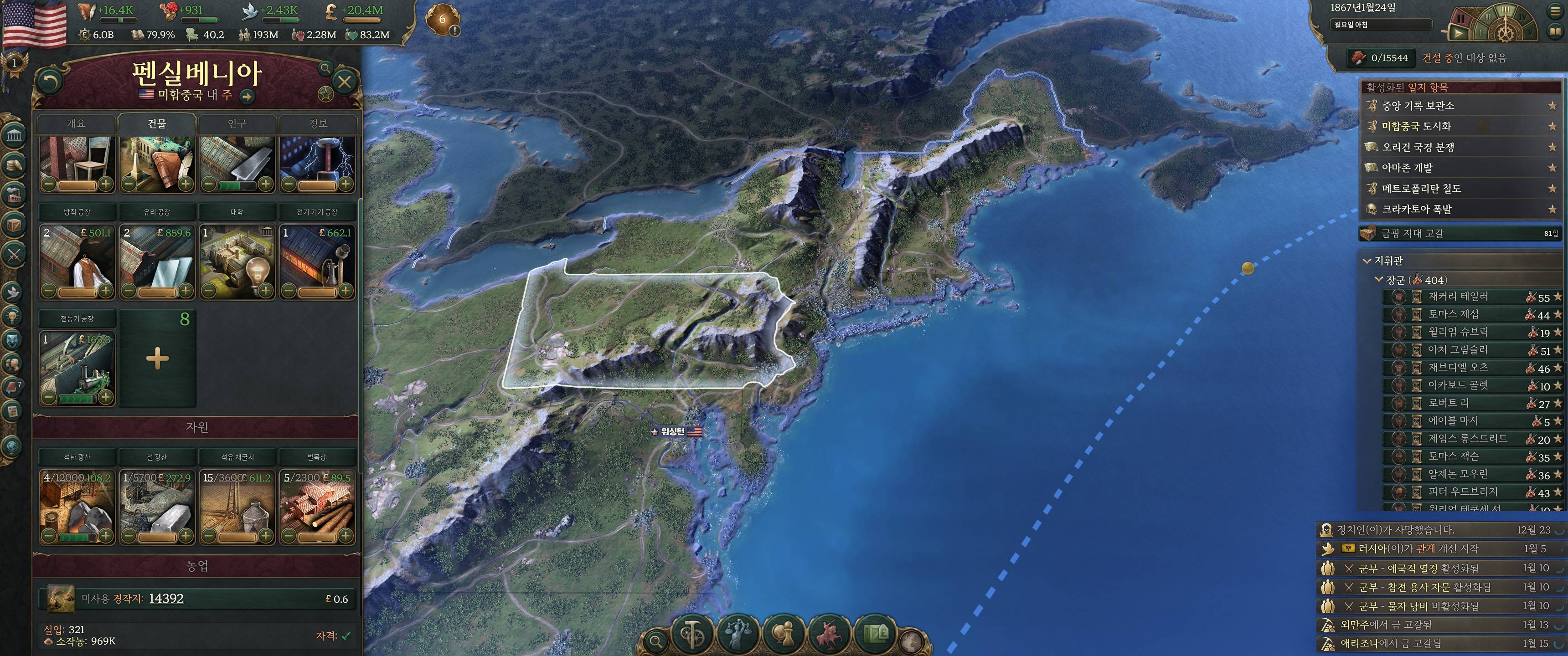Select the 유리 공장 building tile
The width and height of the screenshot is (1568, 656).
pyautogui.click(x=157, y=261)
